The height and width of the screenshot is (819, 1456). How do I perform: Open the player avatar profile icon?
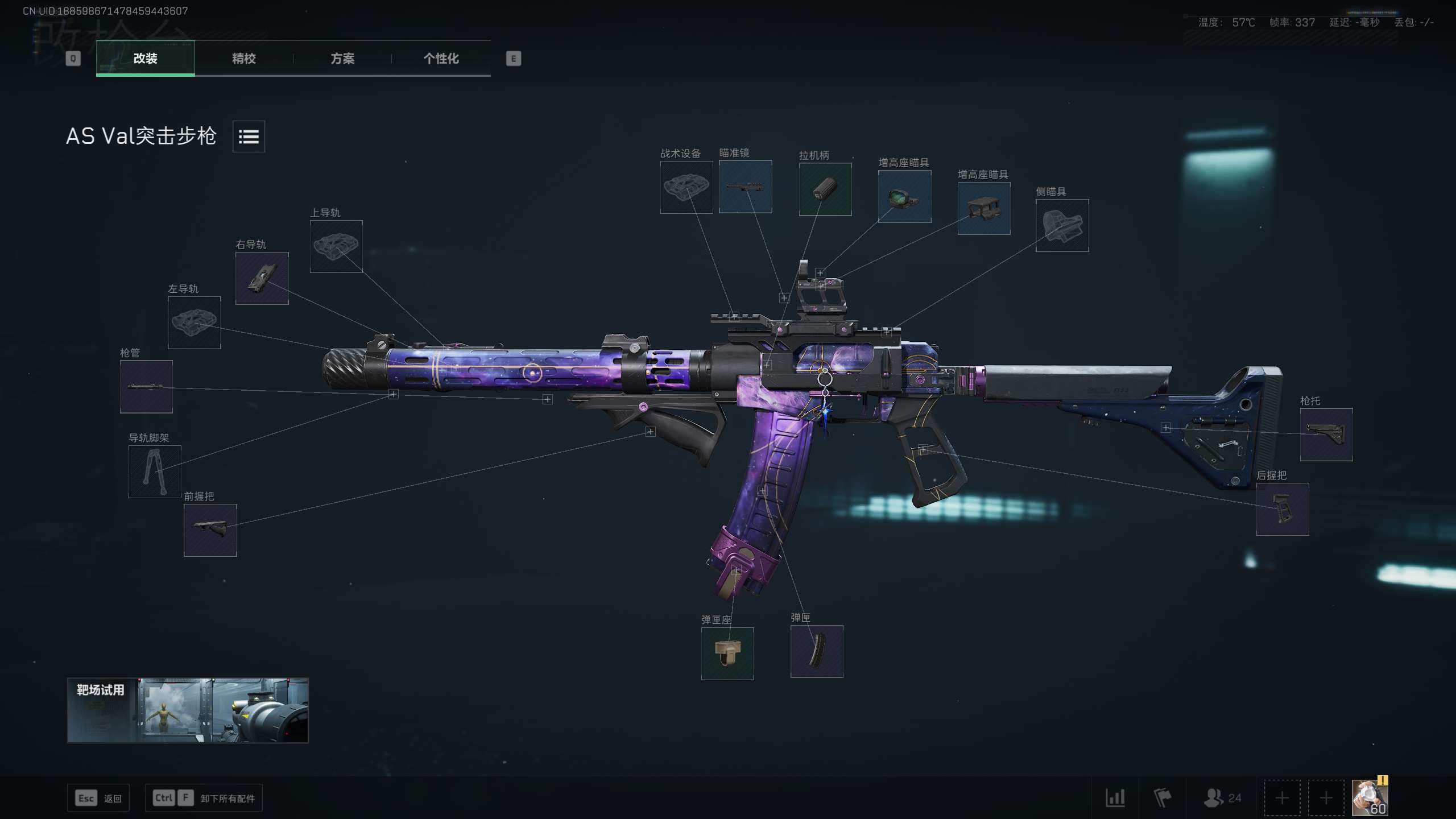pyautogui.click(x=1369, y=797)
